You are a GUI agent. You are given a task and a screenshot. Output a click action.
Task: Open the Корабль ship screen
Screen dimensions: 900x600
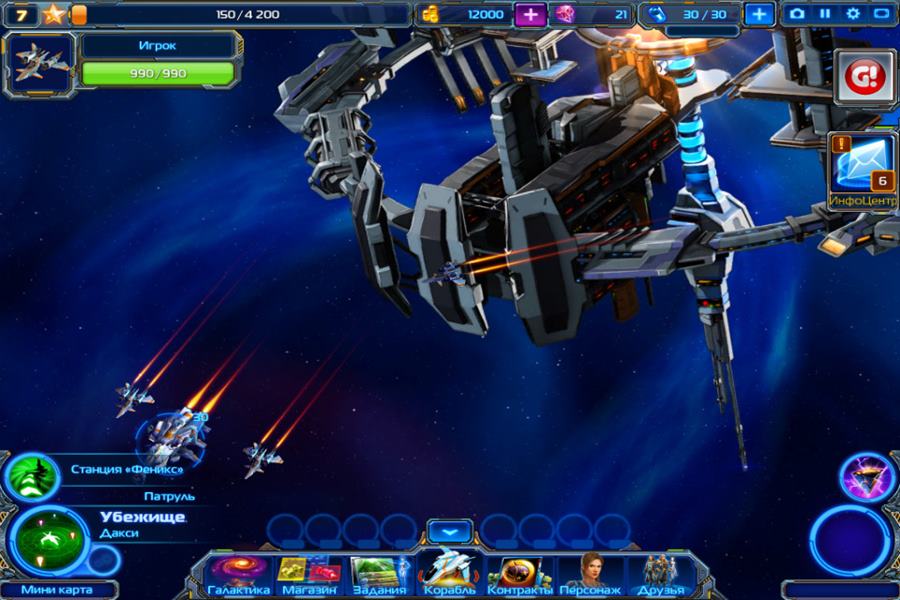click(449, 572)
